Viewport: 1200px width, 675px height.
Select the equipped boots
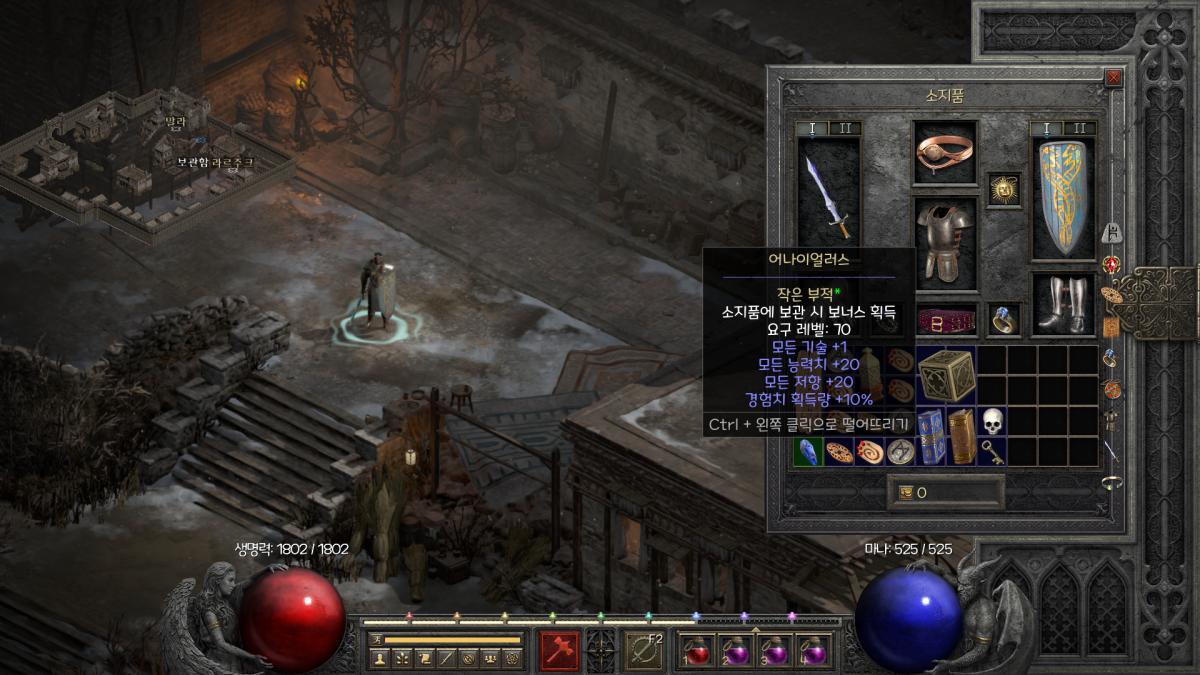click(1062, 304)
